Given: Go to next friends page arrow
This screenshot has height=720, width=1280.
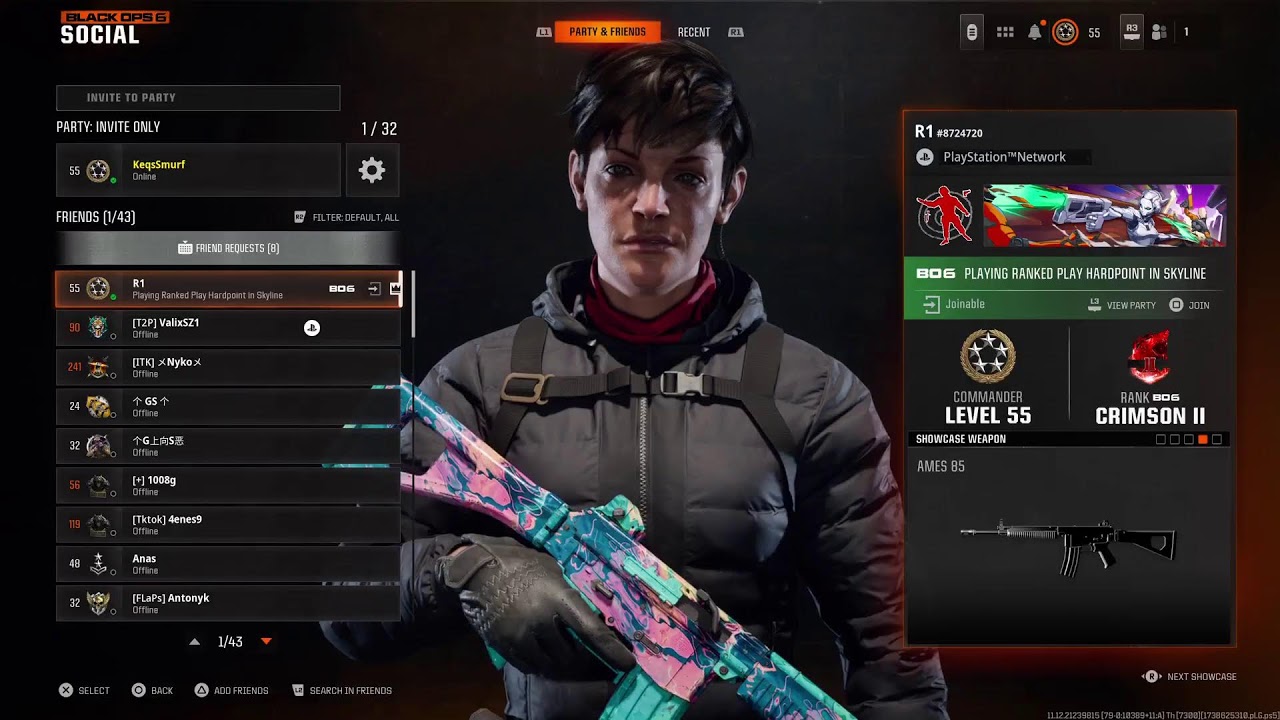Looking at the screenshot, I should click(x=266, y=642).
